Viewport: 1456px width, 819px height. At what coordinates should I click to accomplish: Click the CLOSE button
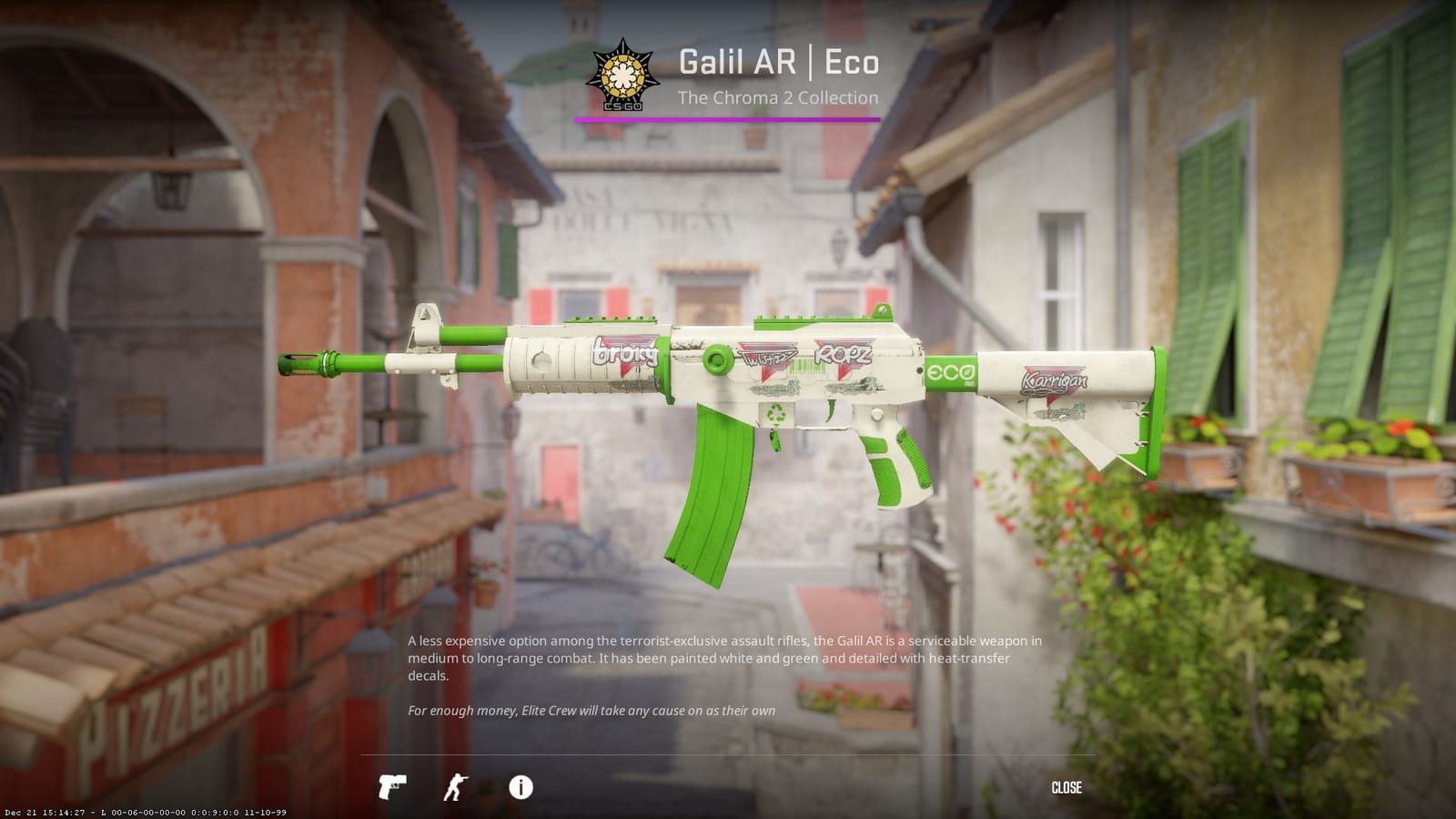(1067, 787)
